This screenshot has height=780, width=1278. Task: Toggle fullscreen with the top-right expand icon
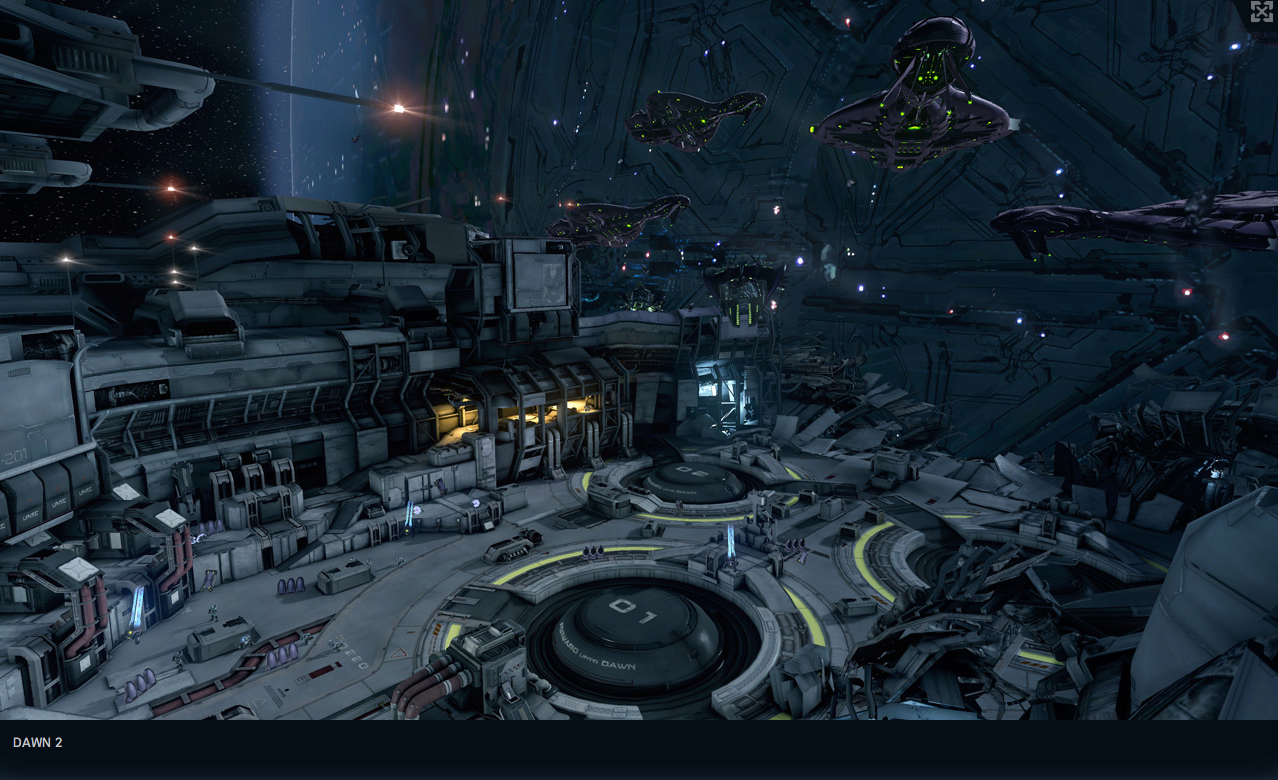[x=1261, y=12]
